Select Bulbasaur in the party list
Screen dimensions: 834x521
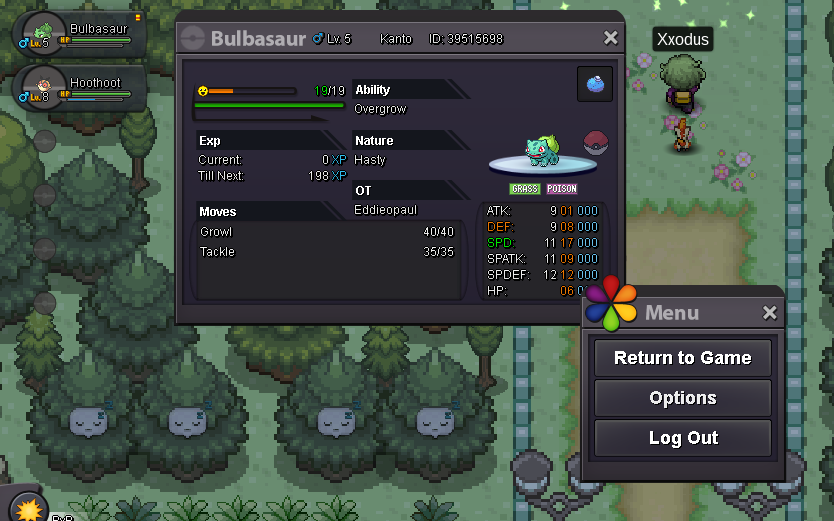[82, 35]
